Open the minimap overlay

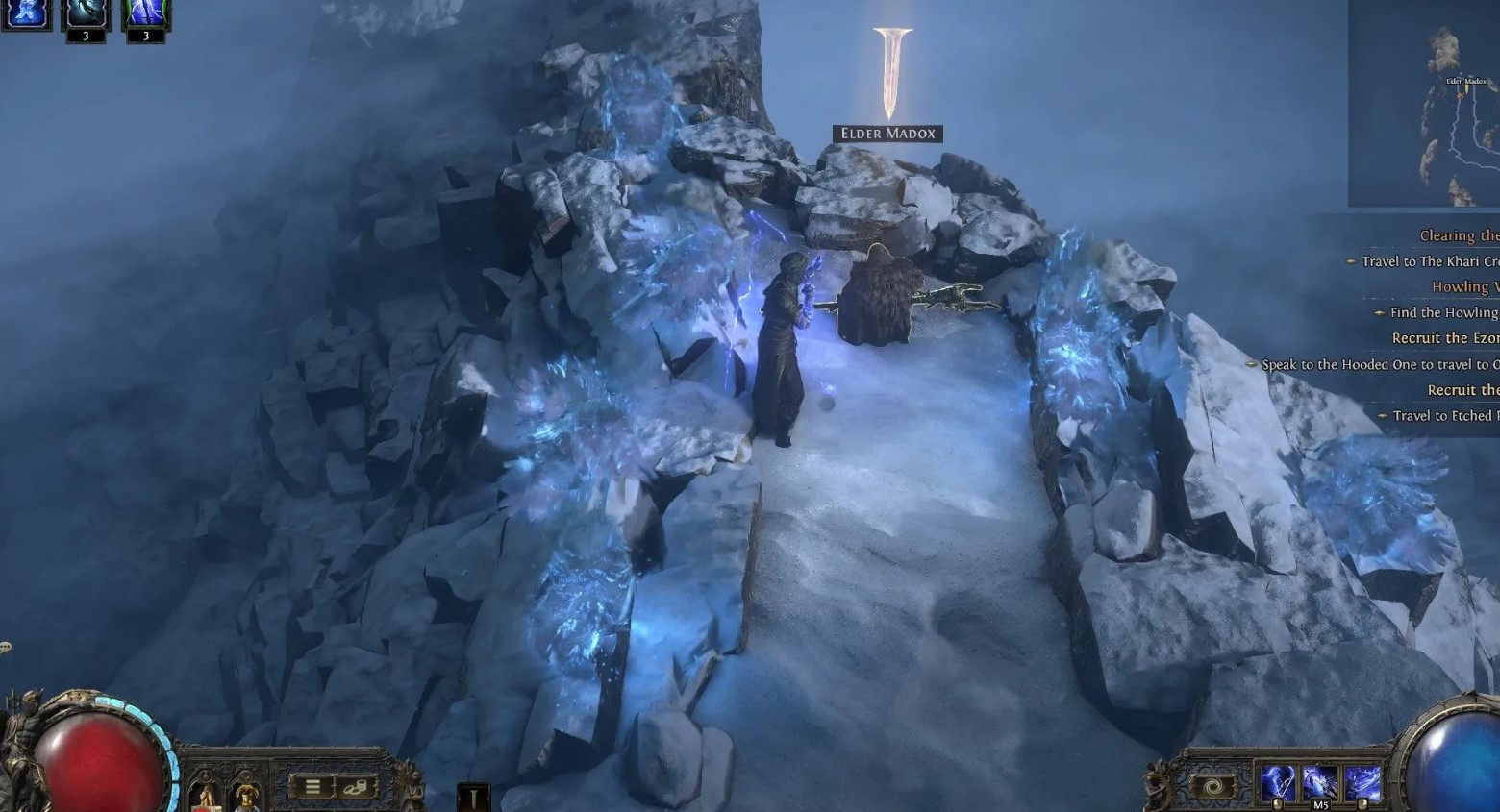[x=1424, y=104]
